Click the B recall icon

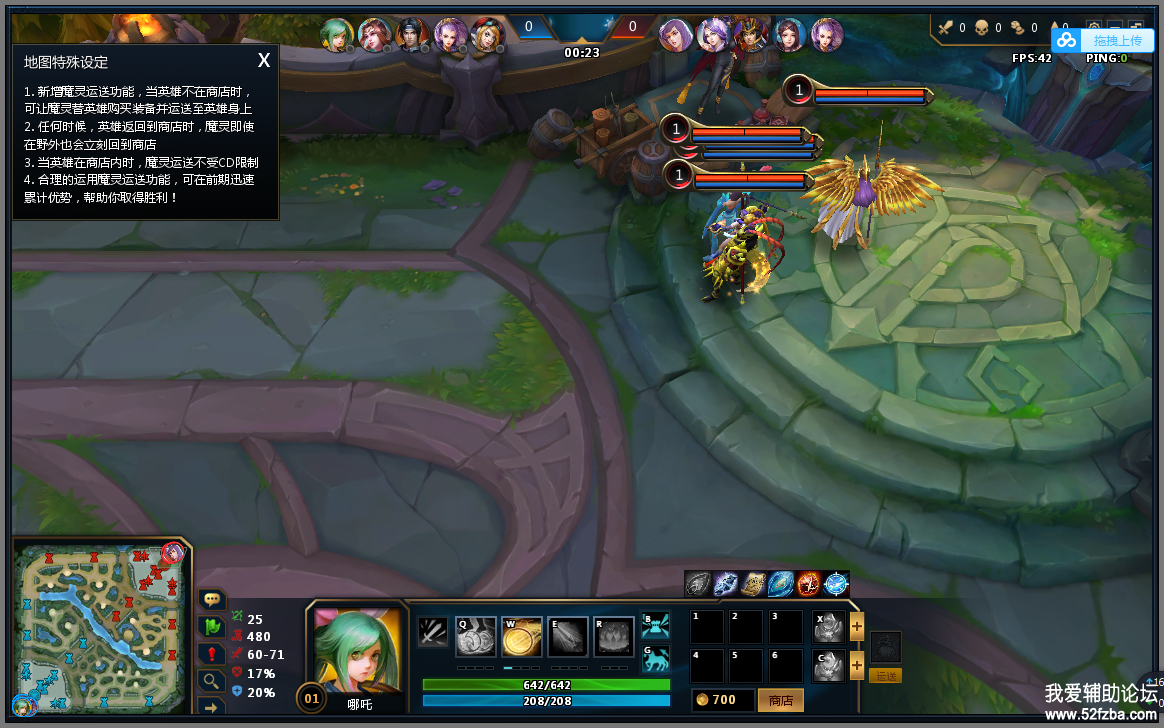[656, 625]
